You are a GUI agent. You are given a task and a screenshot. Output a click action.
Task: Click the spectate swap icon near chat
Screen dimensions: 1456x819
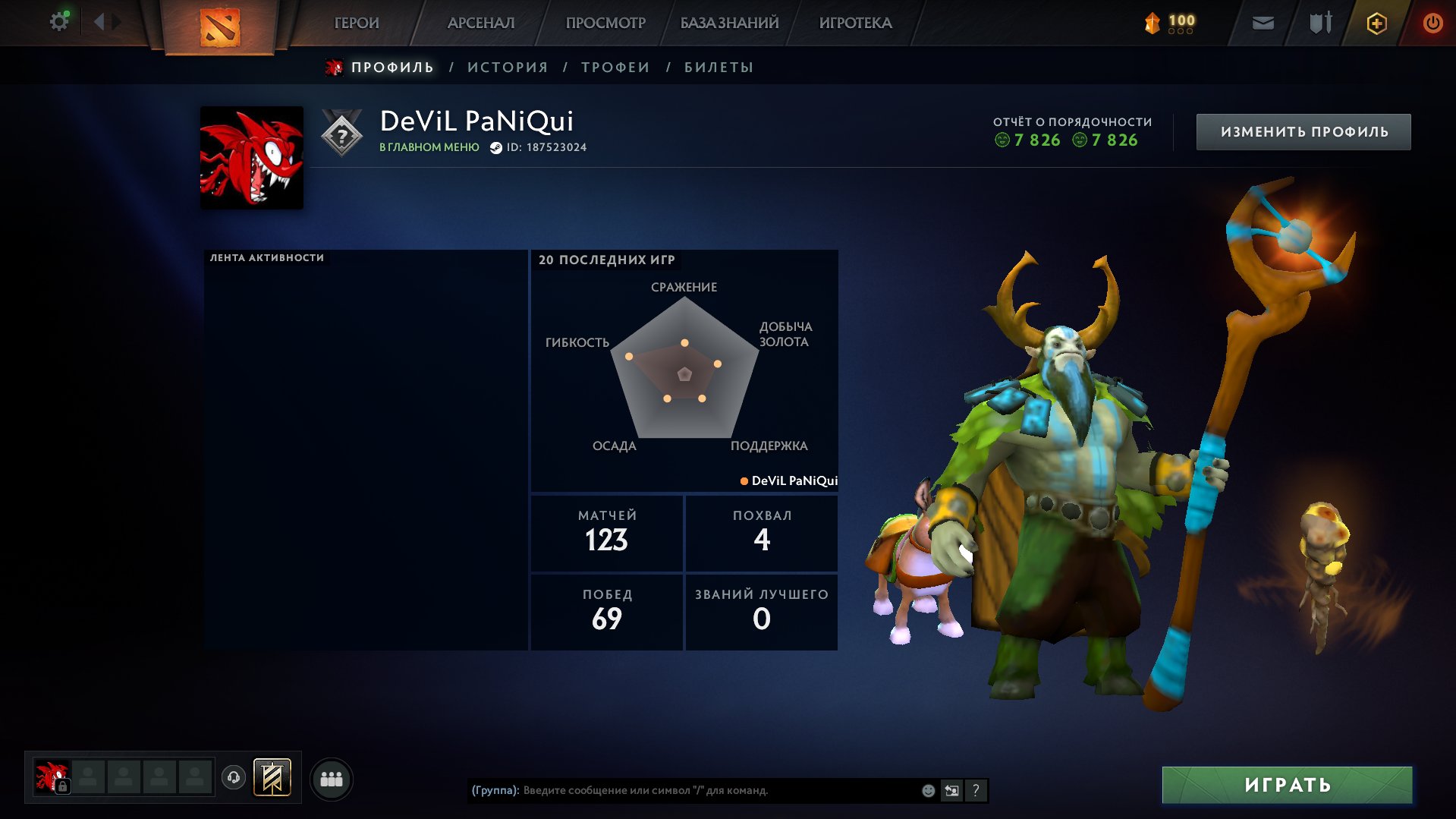pos(952,790)
